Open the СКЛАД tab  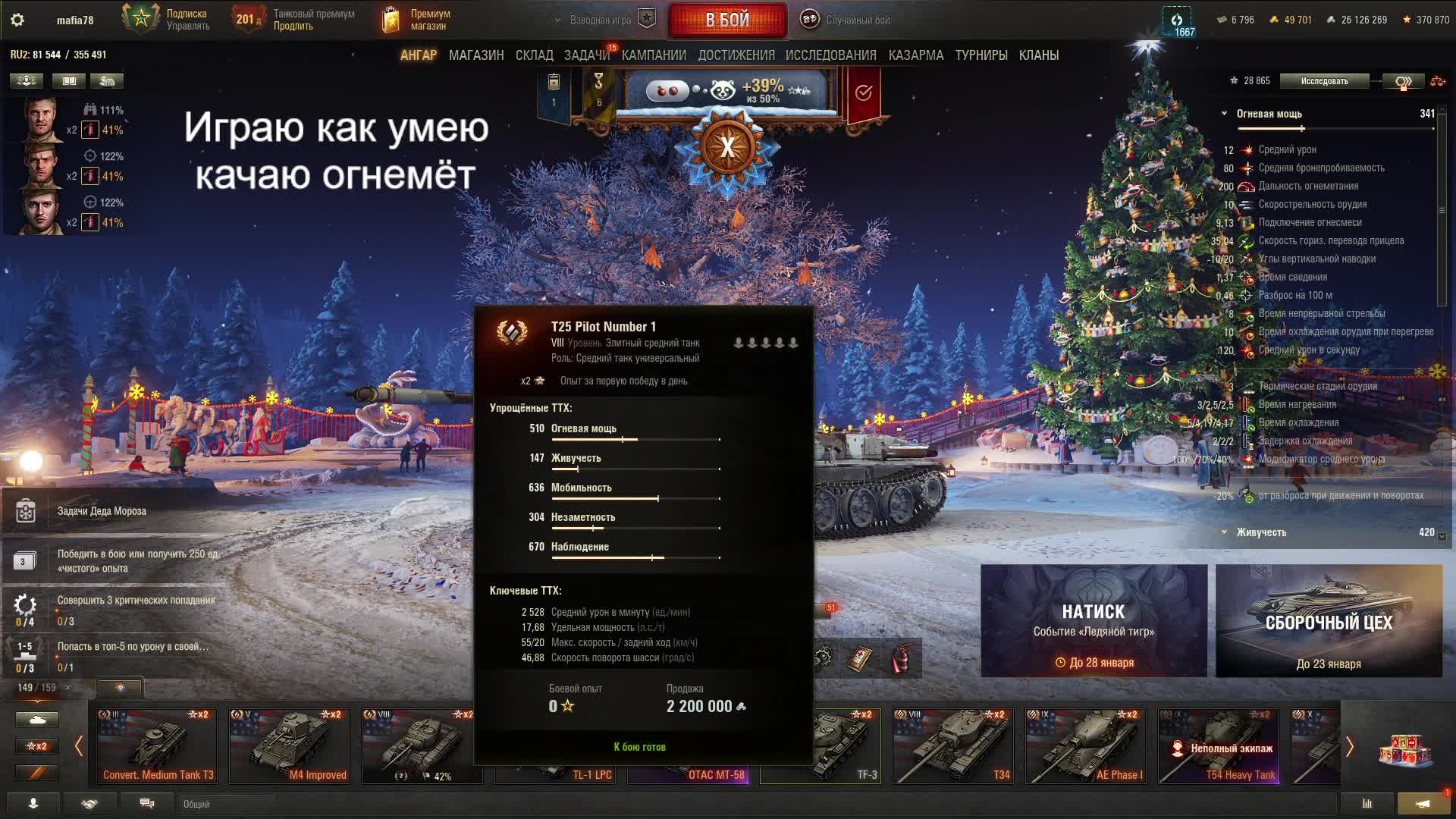(x=534, y=55)
